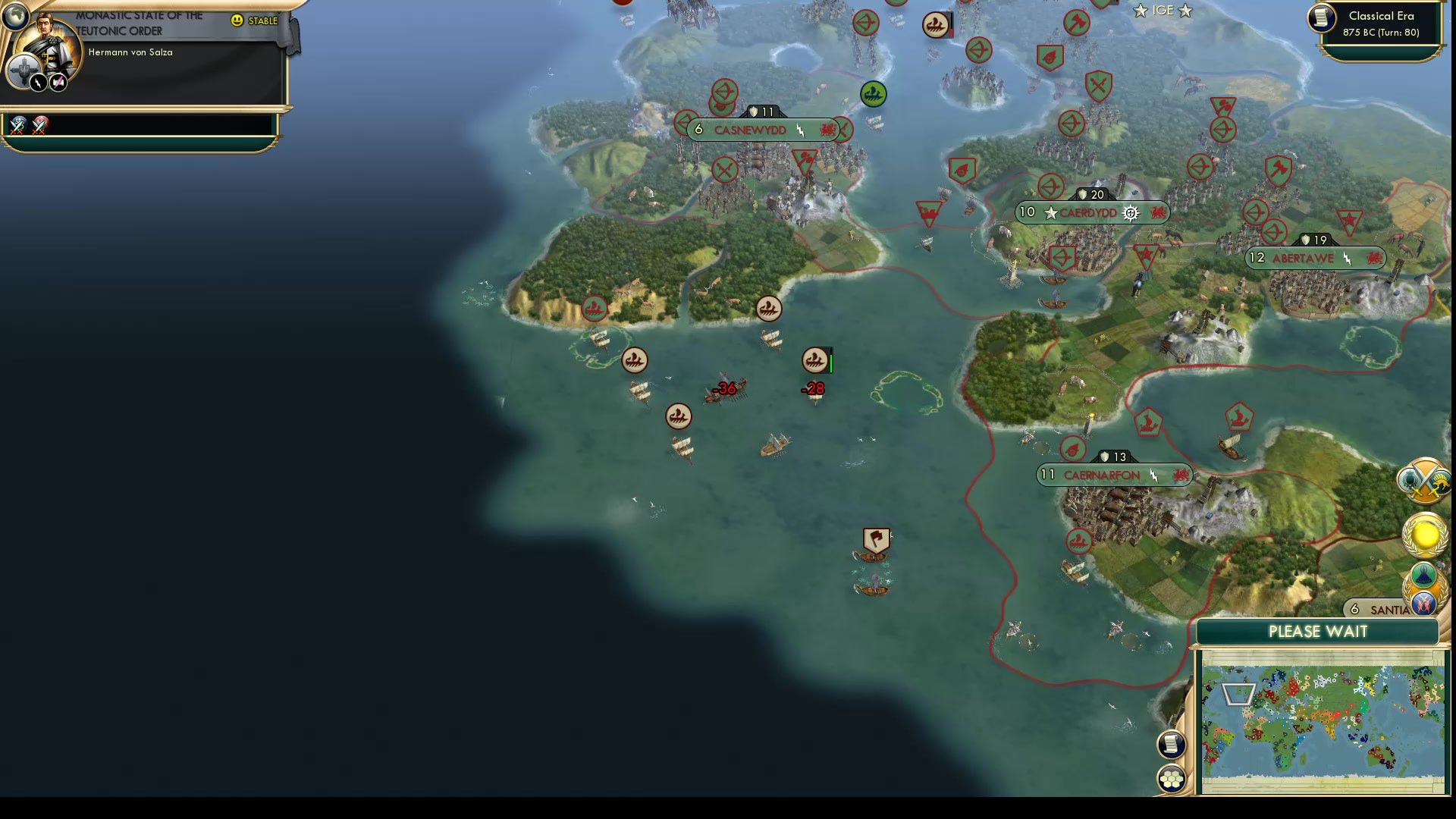Click the capital star icon beside Caerdydd
Image resolution: width=1456 pixels, height=819 pixels.
1051,213
